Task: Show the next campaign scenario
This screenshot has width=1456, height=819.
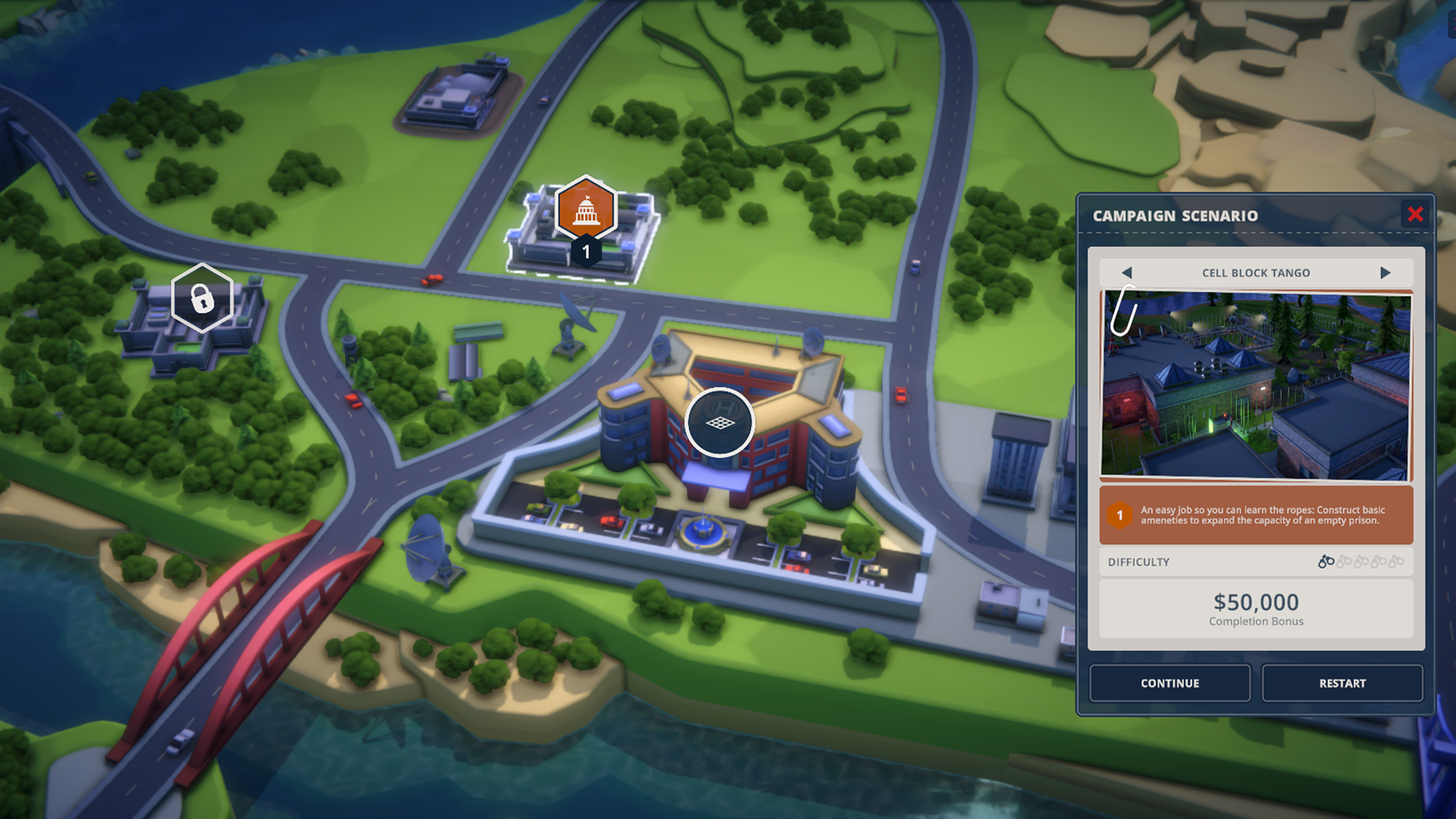Action: click(x=1385, y=273)
